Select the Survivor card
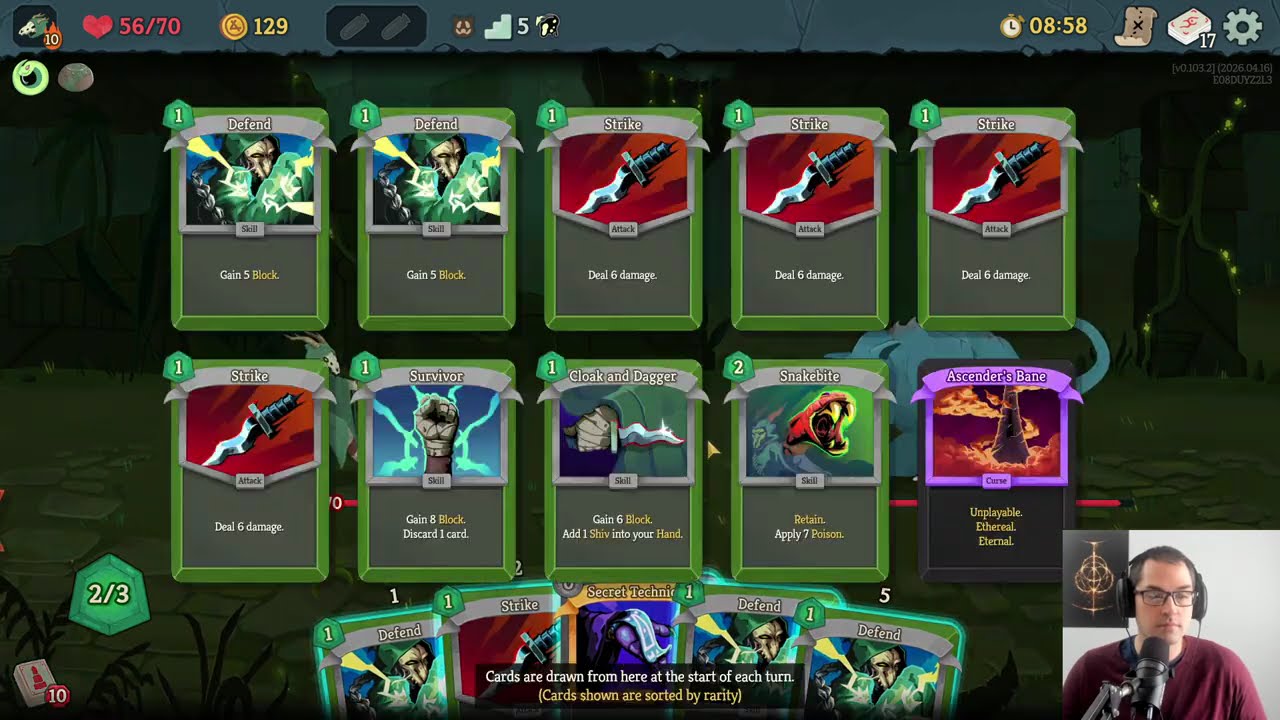 tap(436, 470)
